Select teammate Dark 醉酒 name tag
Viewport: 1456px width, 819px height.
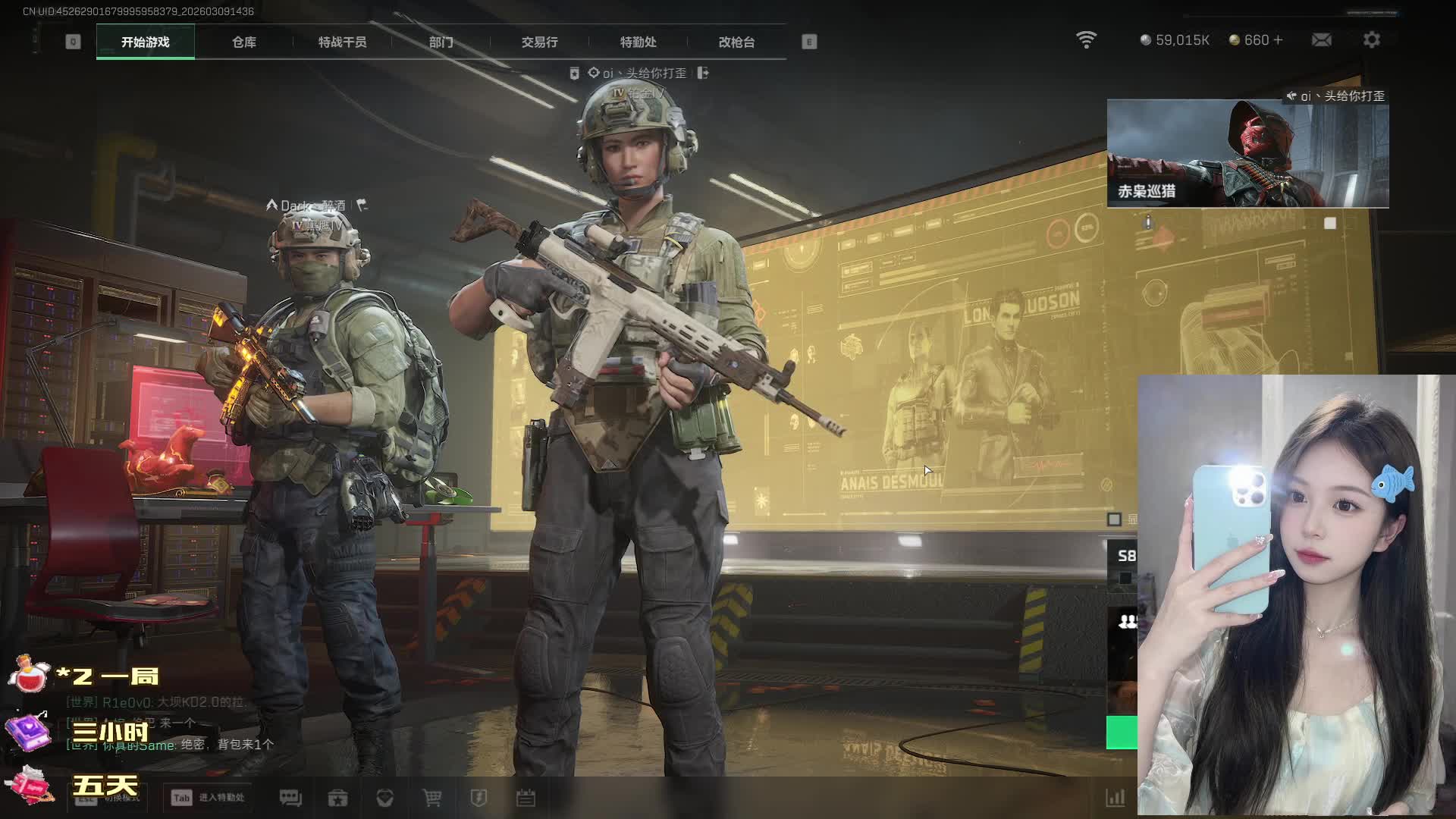pos(312,206)
